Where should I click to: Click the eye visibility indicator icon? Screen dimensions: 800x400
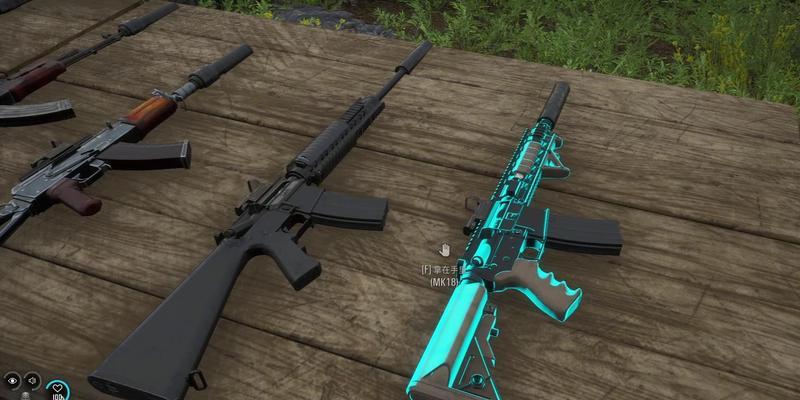(x=12, y=380)
